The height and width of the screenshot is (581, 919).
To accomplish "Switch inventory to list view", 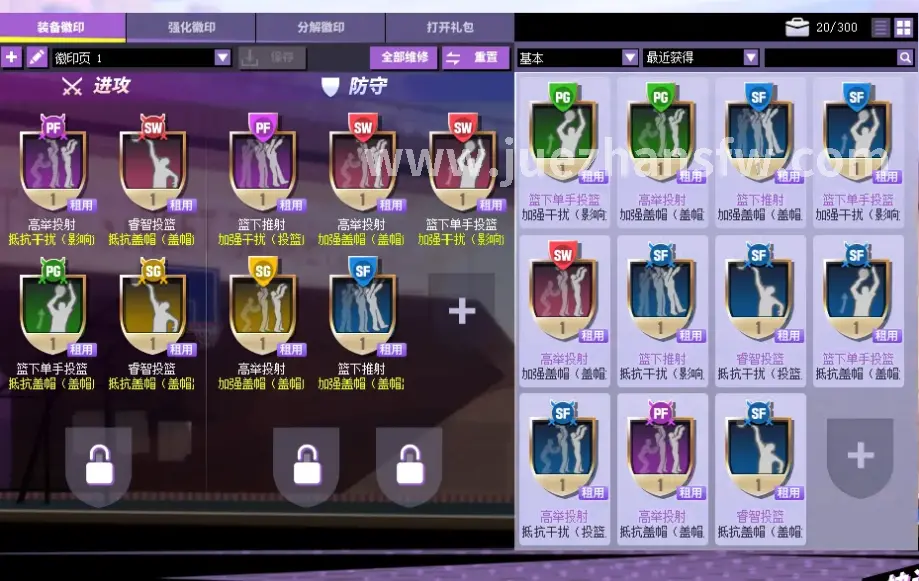I will 880,28.
